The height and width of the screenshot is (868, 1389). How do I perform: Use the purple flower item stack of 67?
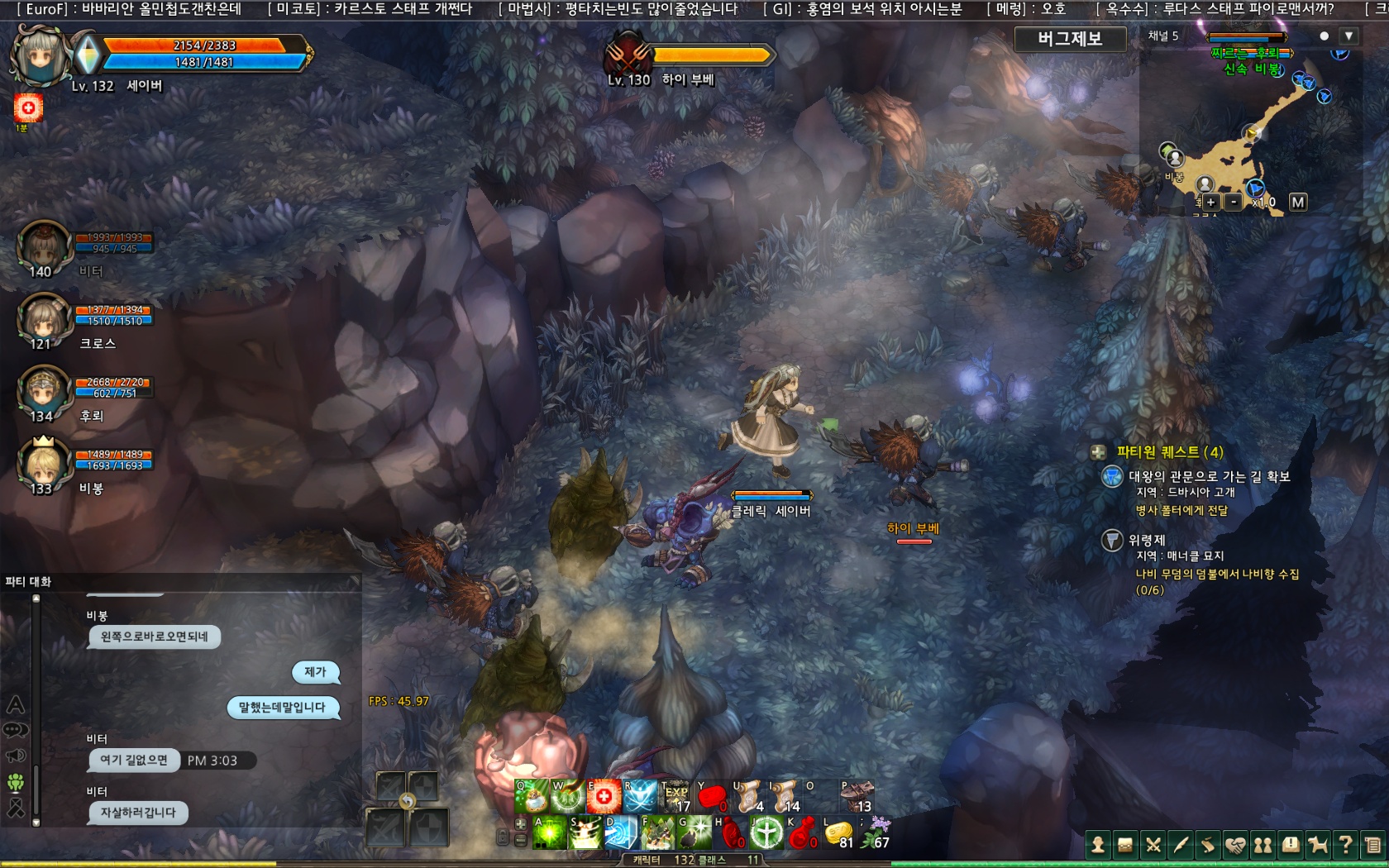click(875, 833)
